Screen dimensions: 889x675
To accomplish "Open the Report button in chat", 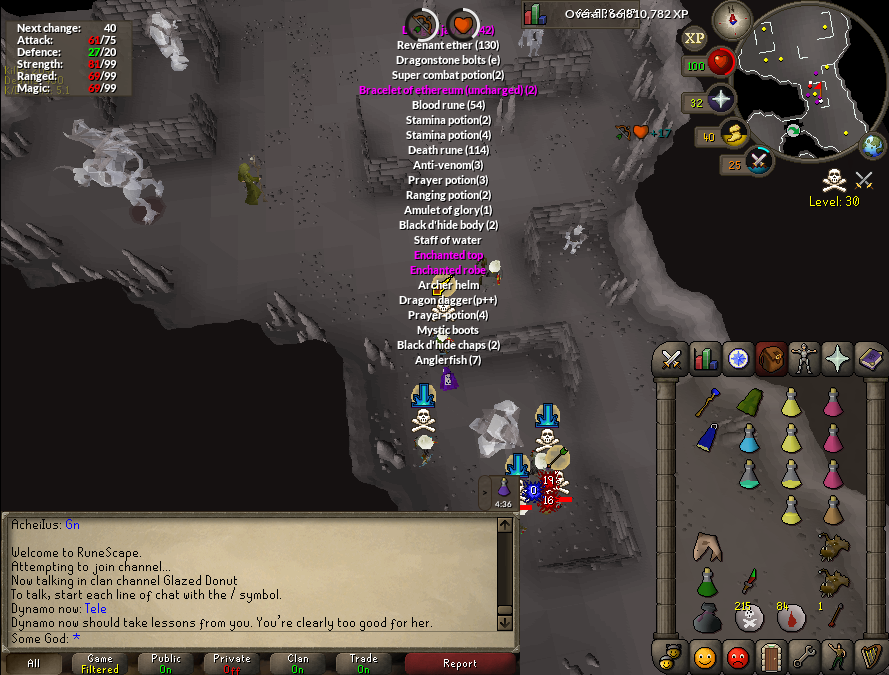I will tap(459, 663).
